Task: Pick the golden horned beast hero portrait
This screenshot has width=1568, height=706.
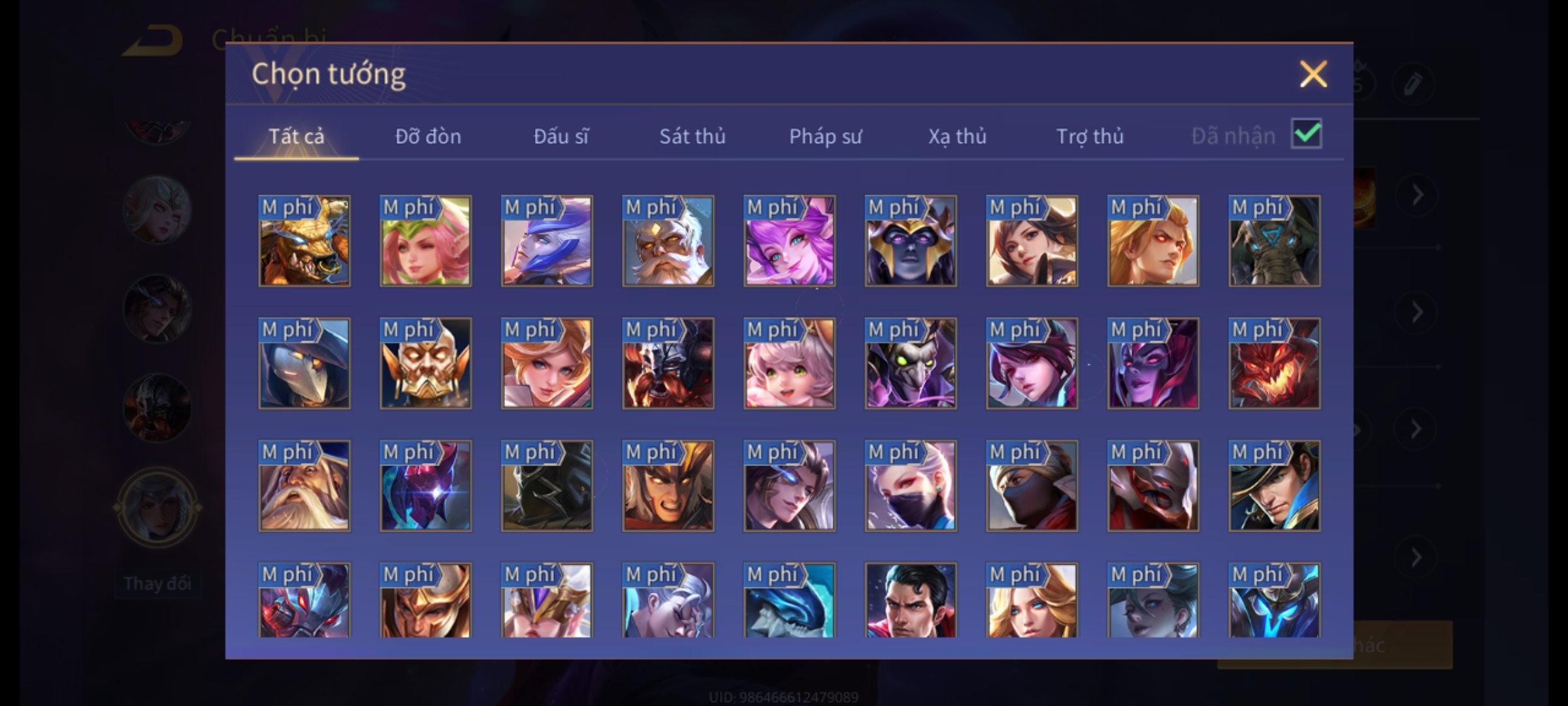Action: click(x=304, y=241)
